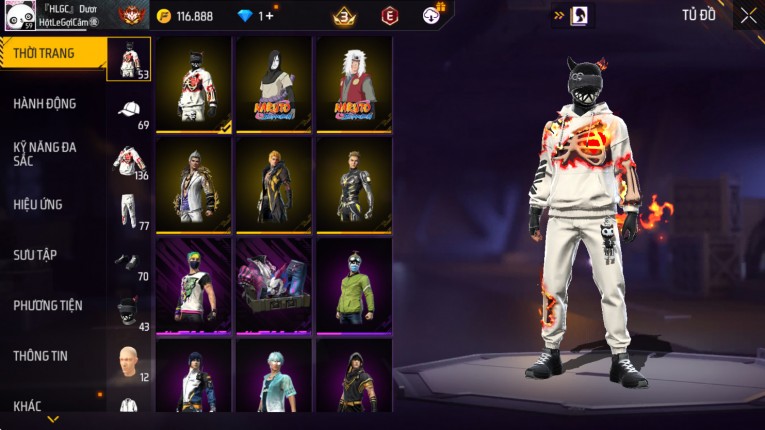Open the mask category showing 43
765x430 pixels.
click(128, 312)
